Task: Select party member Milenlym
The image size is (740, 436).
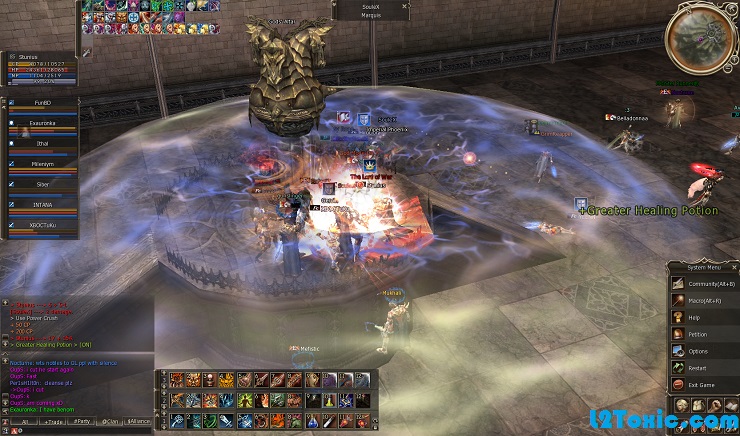Action: point(40,164)
